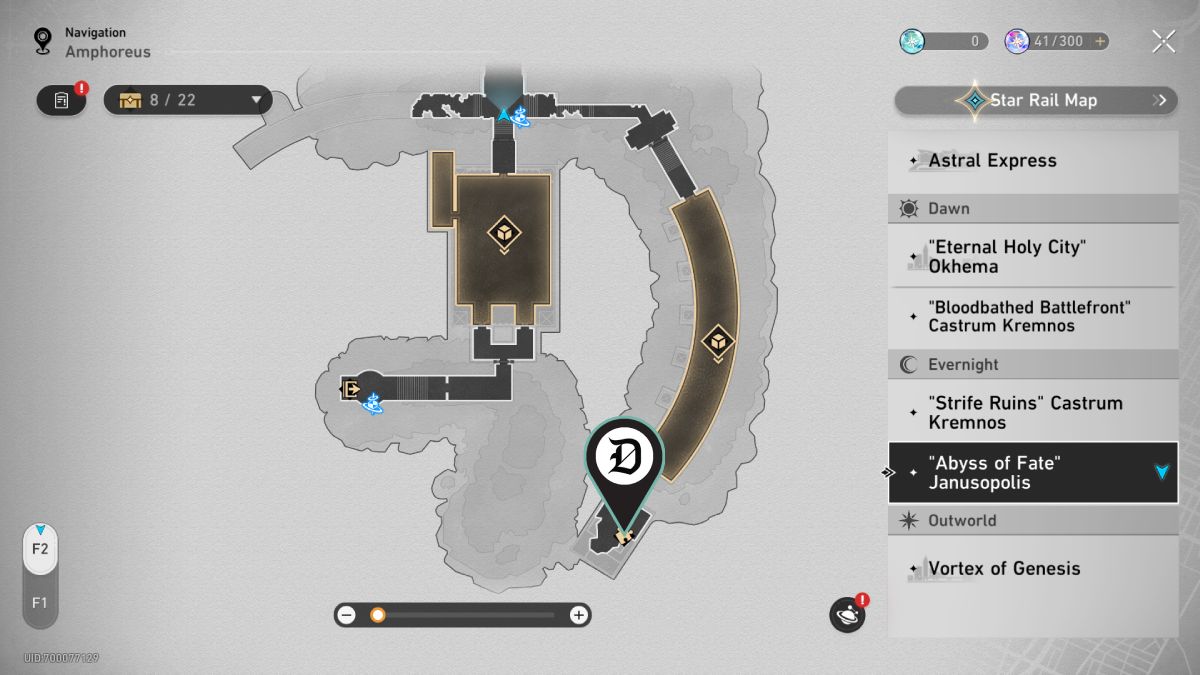Screen dimensions: 1200x675
Task: Choose "Eternal Holy City" Okhema
Action: pyautogui.click(x=1033, y=256)
